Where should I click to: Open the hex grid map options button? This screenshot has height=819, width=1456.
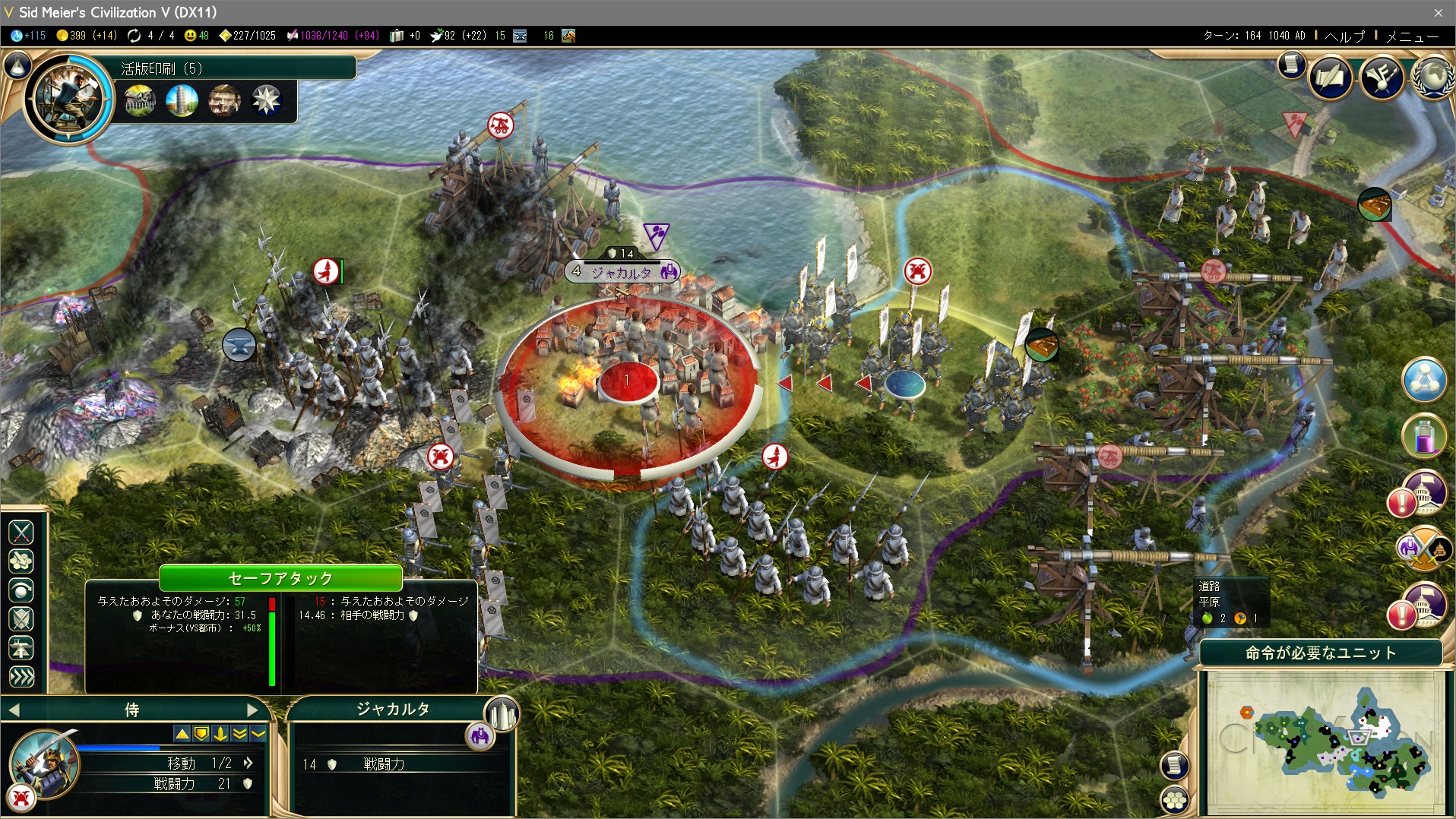coord(1175,799)
